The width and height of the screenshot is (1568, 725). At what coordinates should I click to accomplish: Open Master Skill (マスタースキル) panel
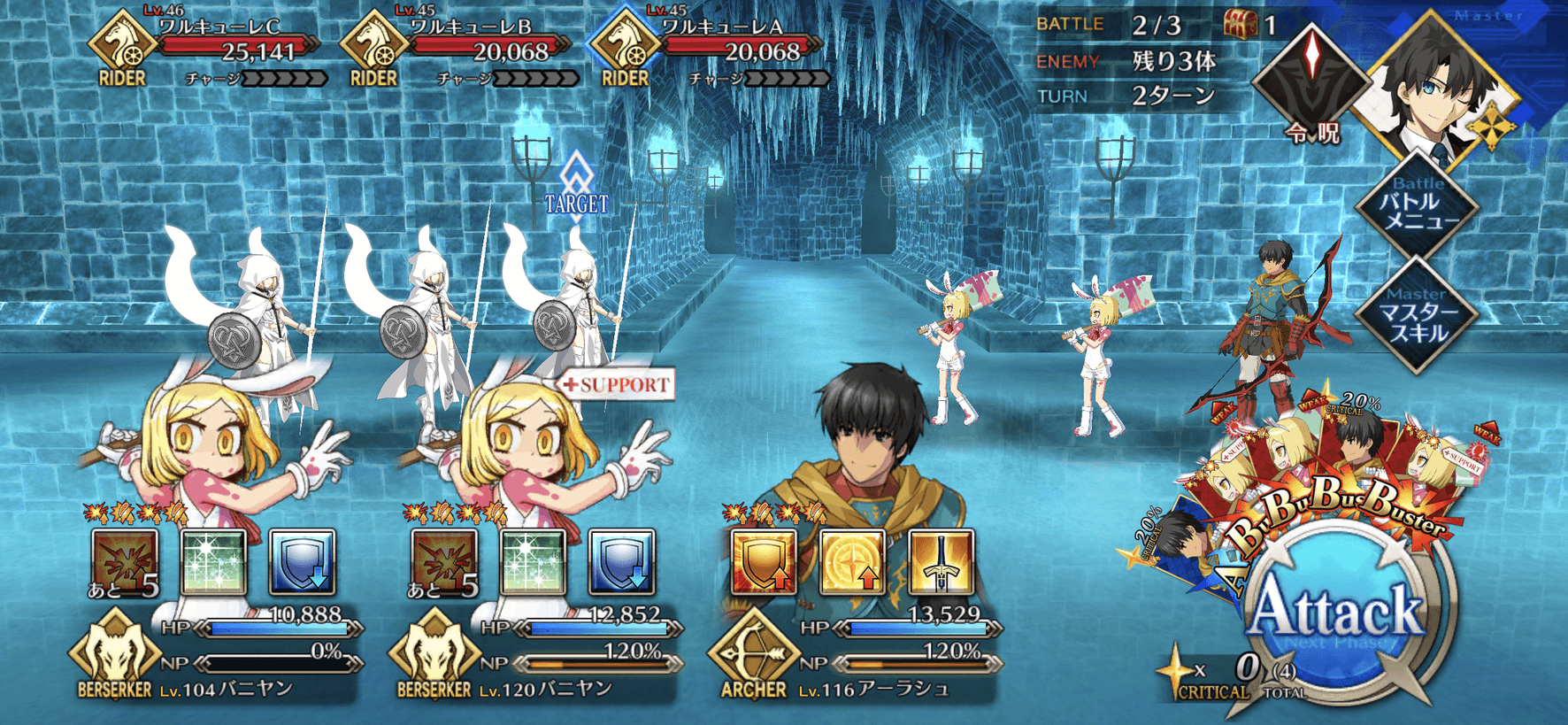pyautogui.click(x=1417, y=317)
